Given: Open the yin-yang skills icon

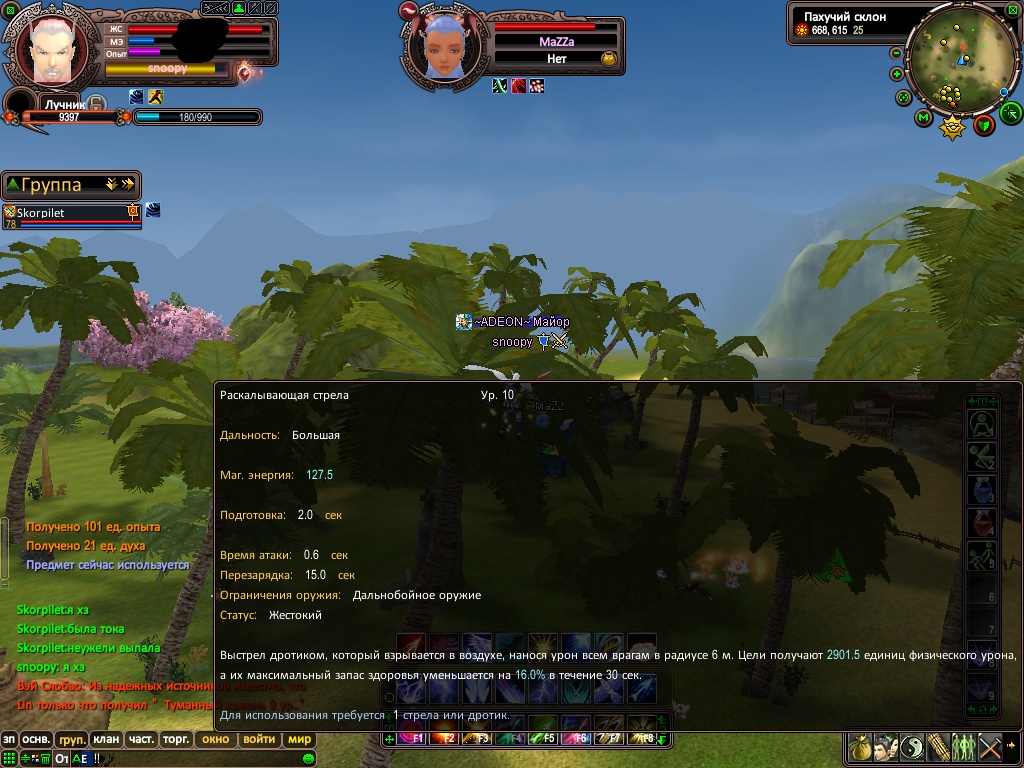Looking at the screenshot, I should (x=912, y=747).
